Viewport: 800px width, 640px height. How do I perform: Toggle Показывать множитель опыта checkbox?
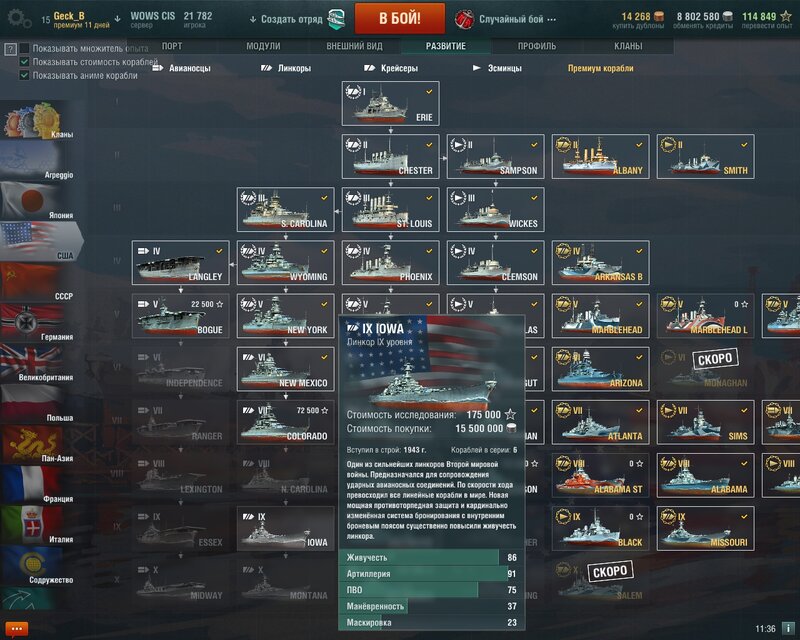click(25, 48)
